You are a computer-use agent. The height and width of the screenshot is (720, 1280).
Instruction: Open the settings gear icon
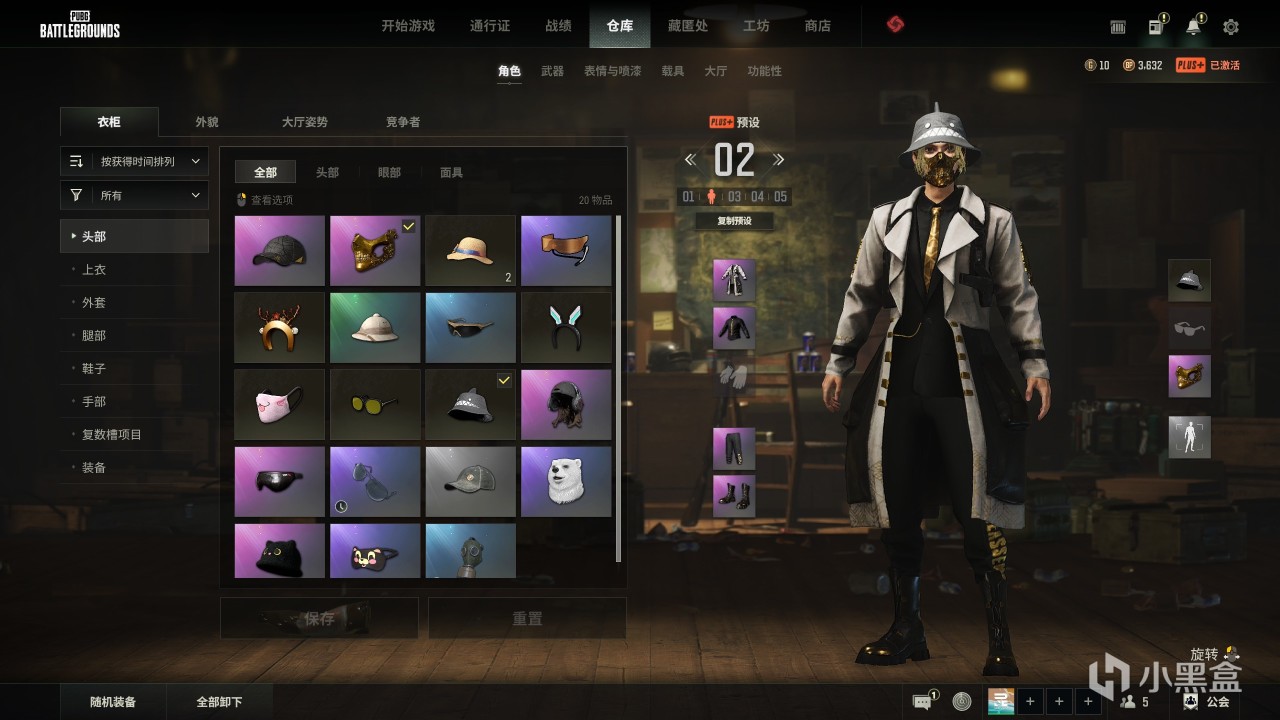click(1230, 27)
